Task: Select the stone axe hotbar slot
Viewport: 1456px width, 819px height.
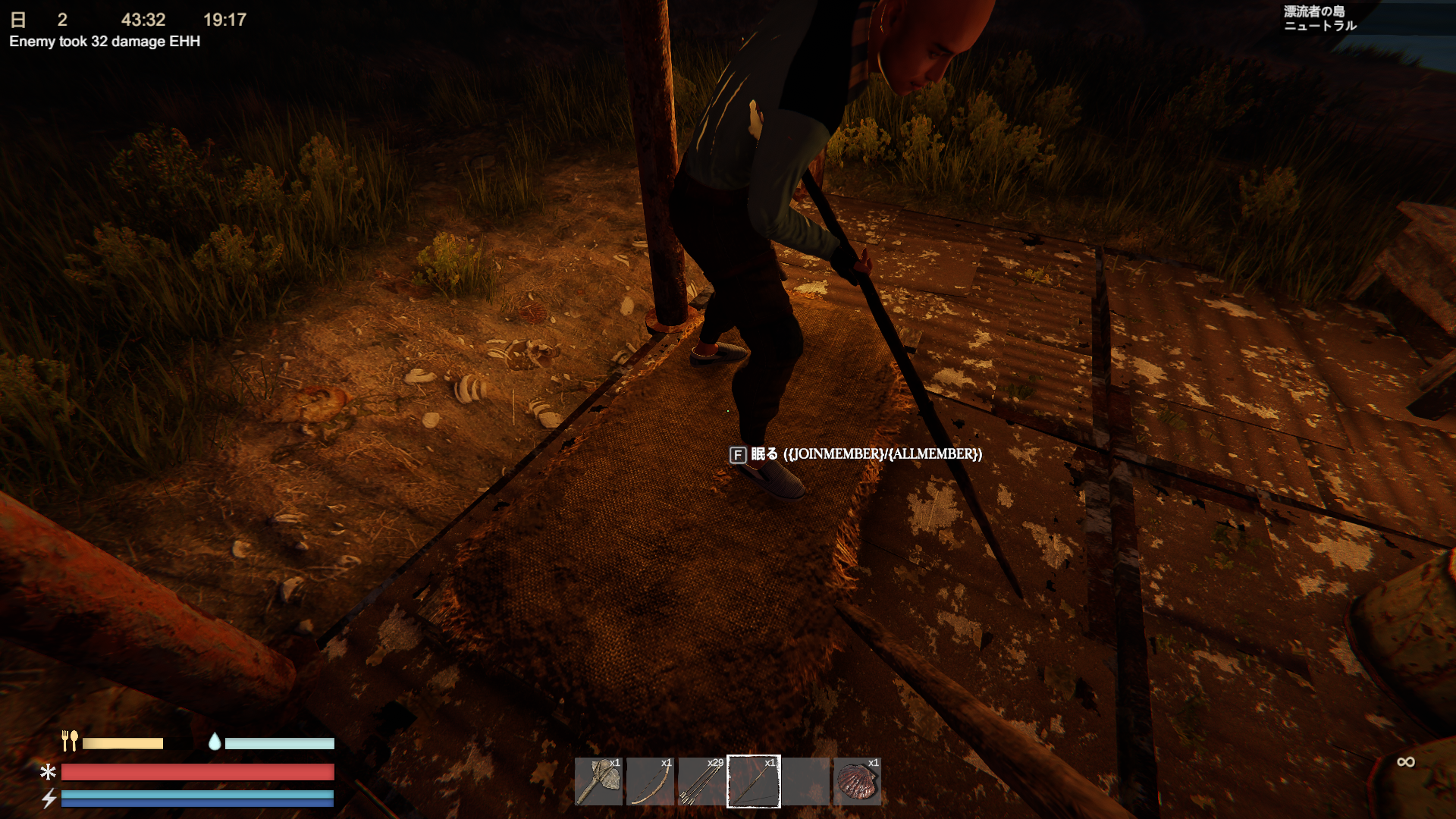Action: [x=598, y=781]
